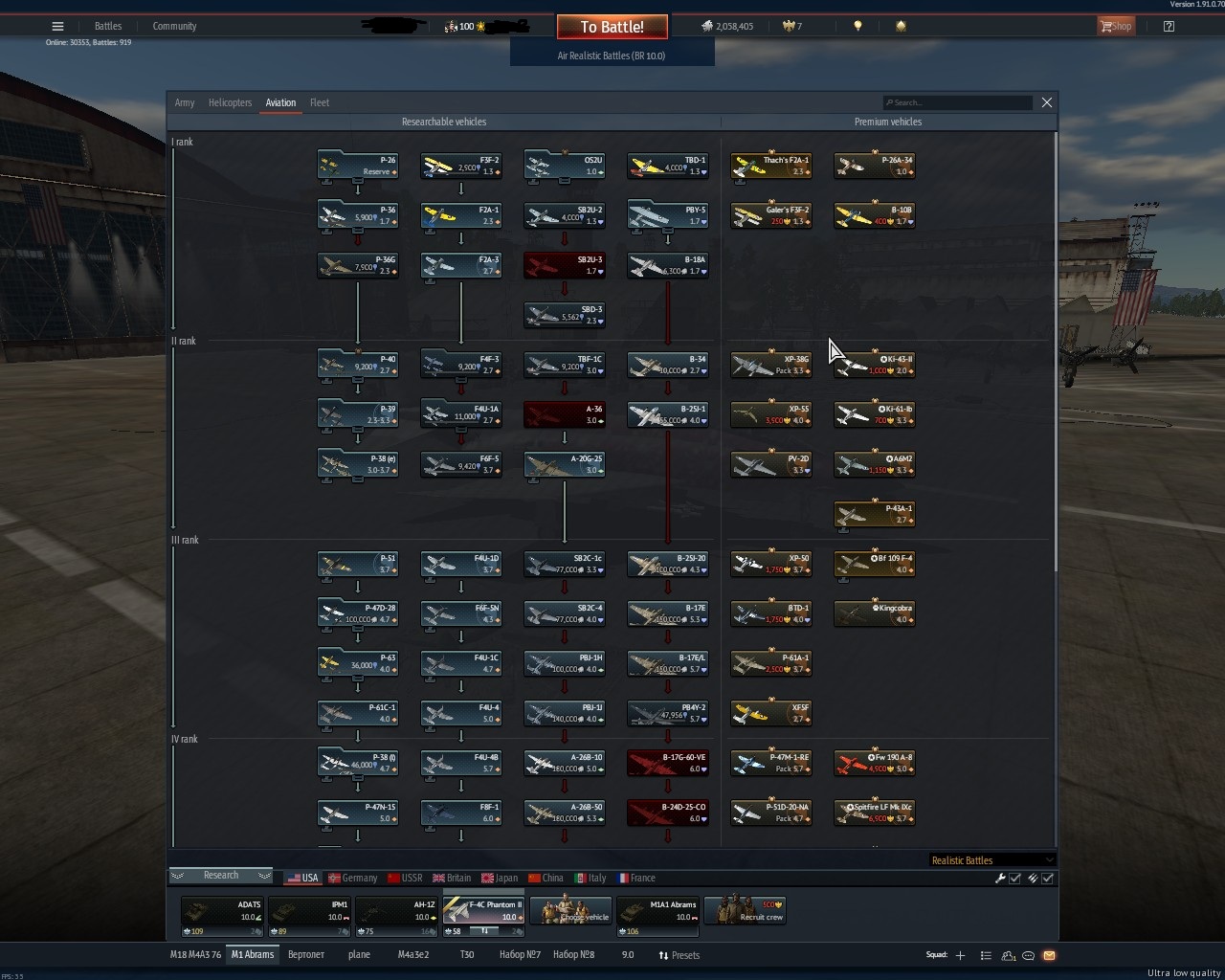Open the hamburger menu in top left

click(57, 26)
